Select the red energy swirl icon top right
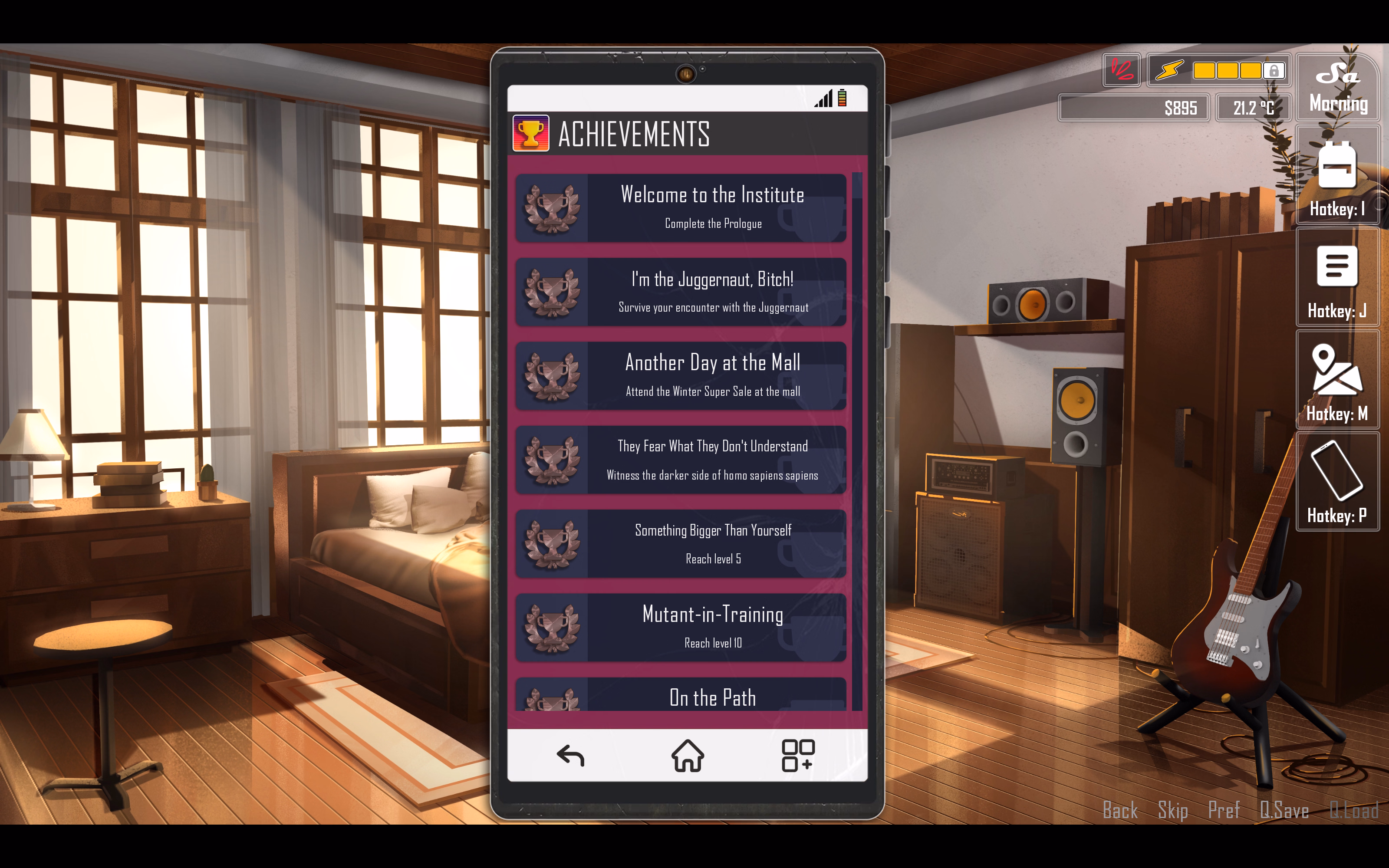Image resolution: width=1389 pixels, height=868 pixels. click(x=1121, y=70)
